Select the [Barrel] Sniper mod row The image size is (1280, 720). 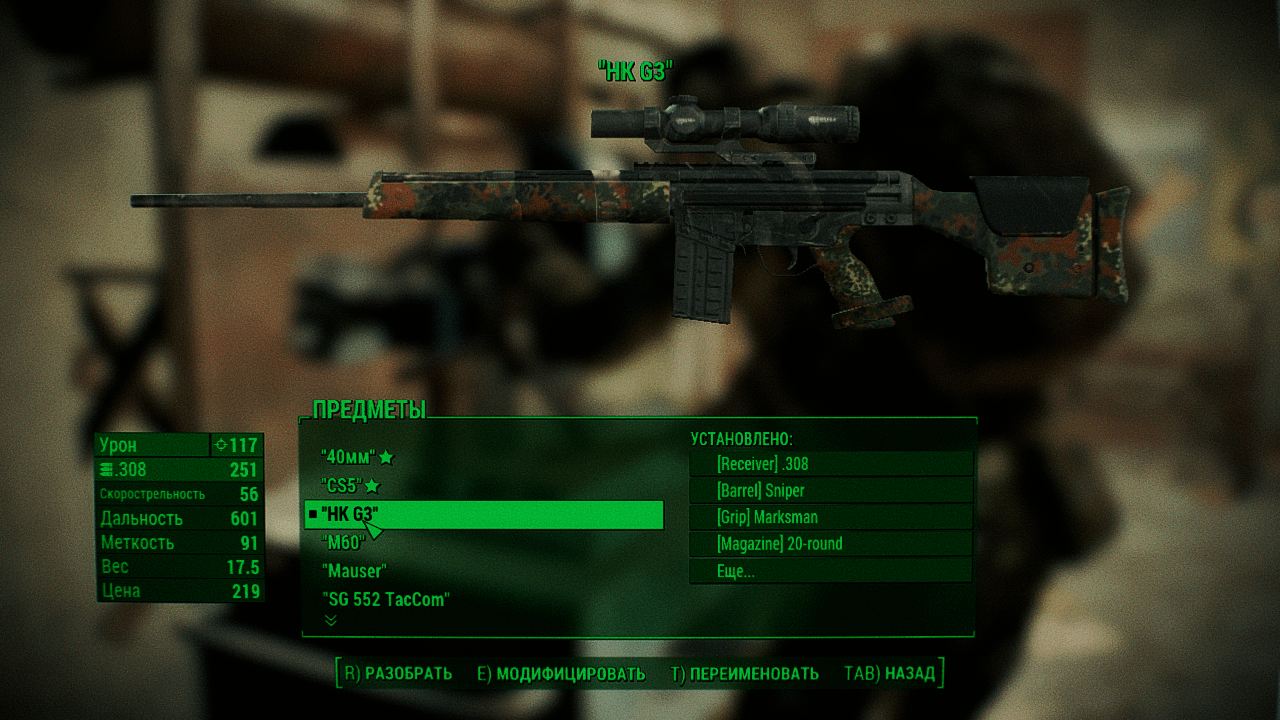pos(830,490)
